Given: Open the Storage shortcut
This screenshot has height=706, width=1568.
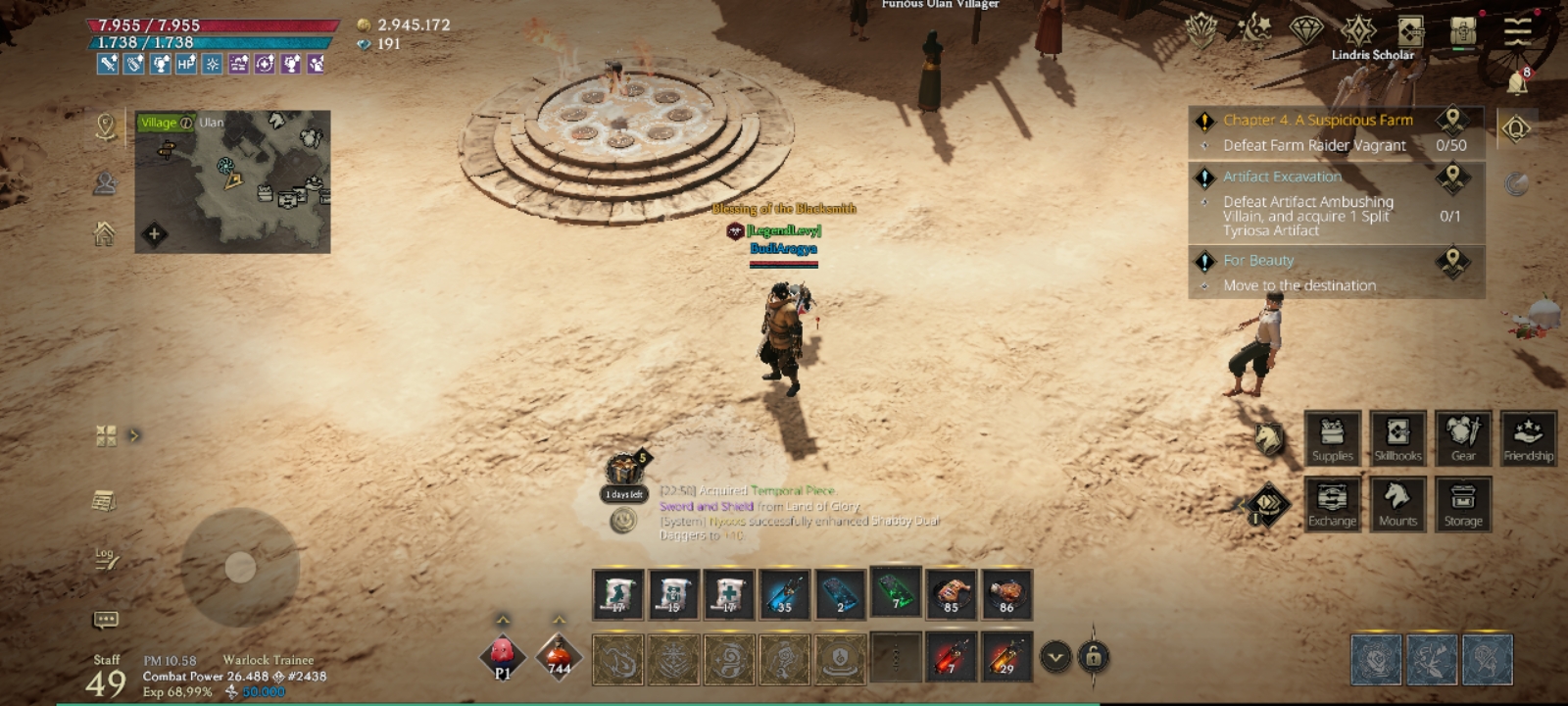Looking at the screenshot, I should 1462,503.
